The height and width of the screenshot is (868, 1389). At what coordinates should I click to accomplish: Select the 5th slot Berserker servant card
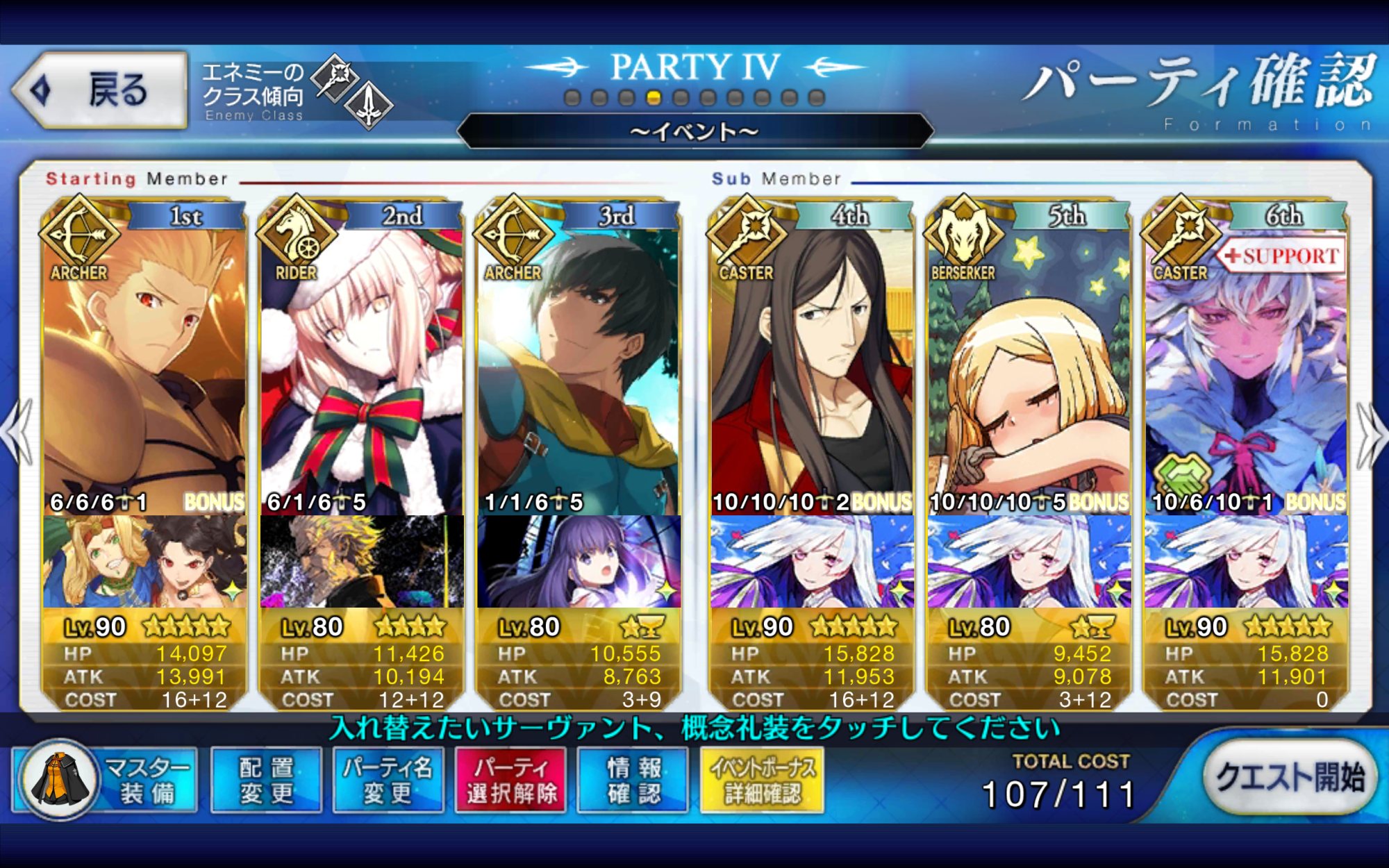(1029, 368)
